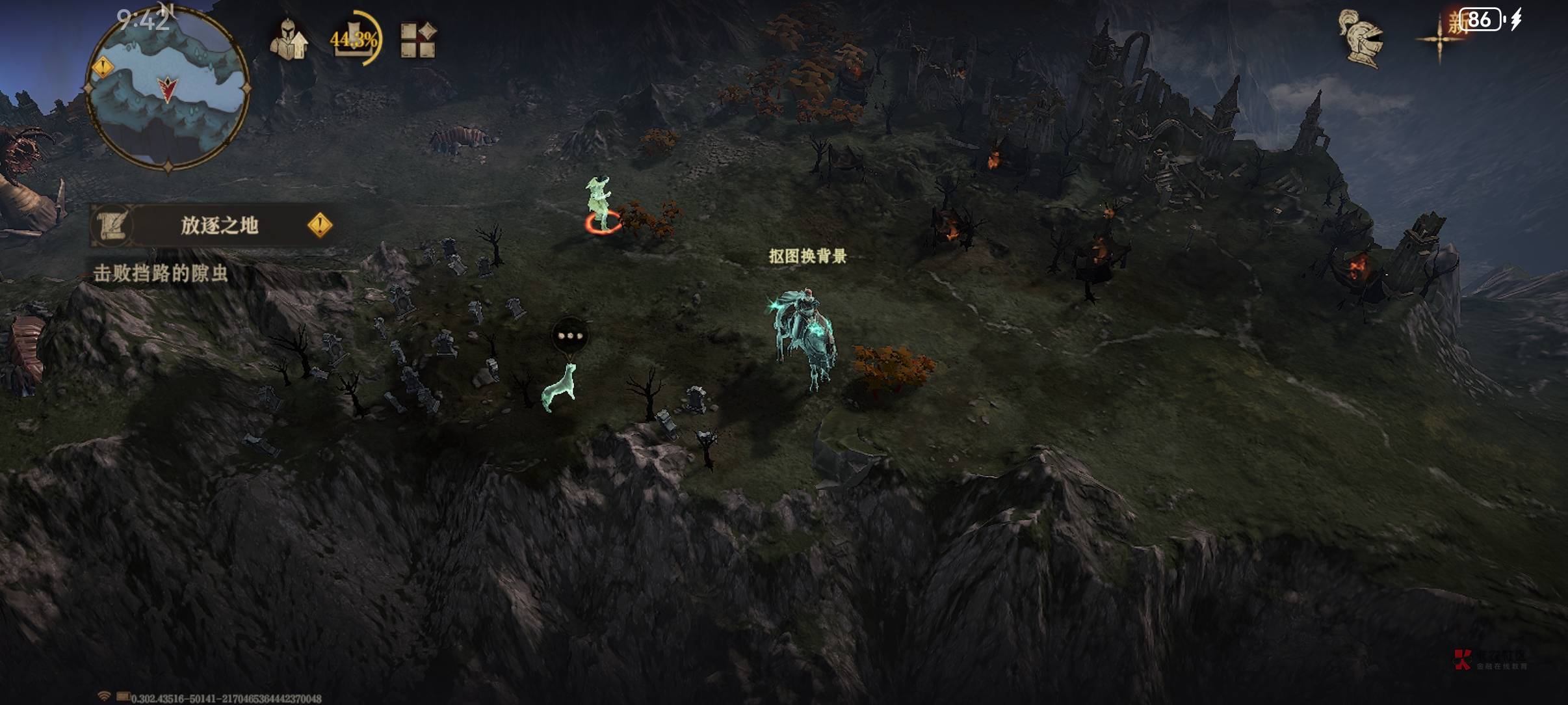Click the yellow exclamation marker on the minimap
The height and width of the screenshot is (705, 1568).
(103, 66)
